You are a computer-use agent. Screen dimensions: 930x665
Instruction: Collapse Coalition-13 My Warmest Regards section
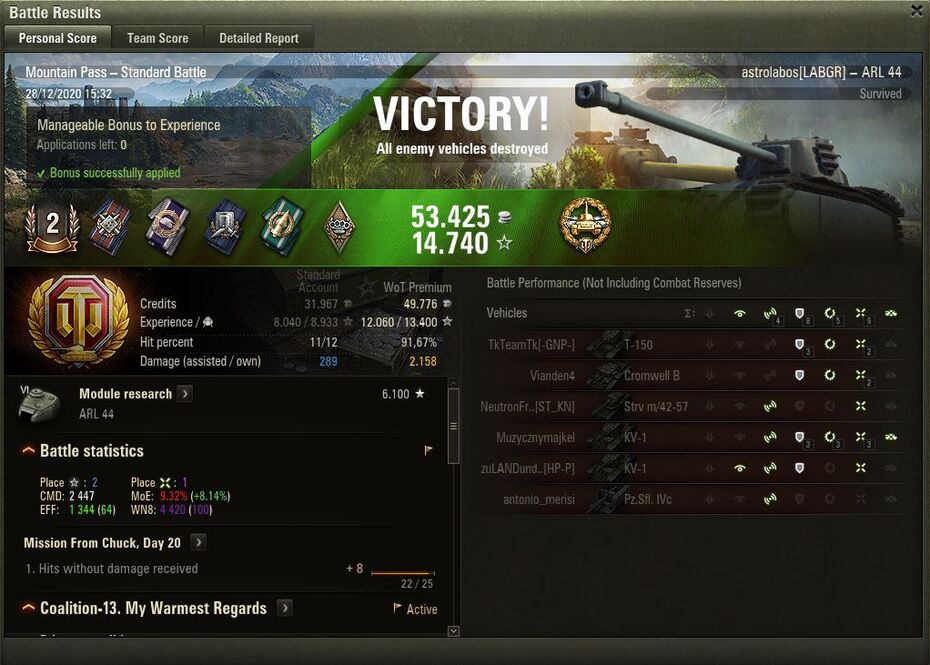[29, 608]
